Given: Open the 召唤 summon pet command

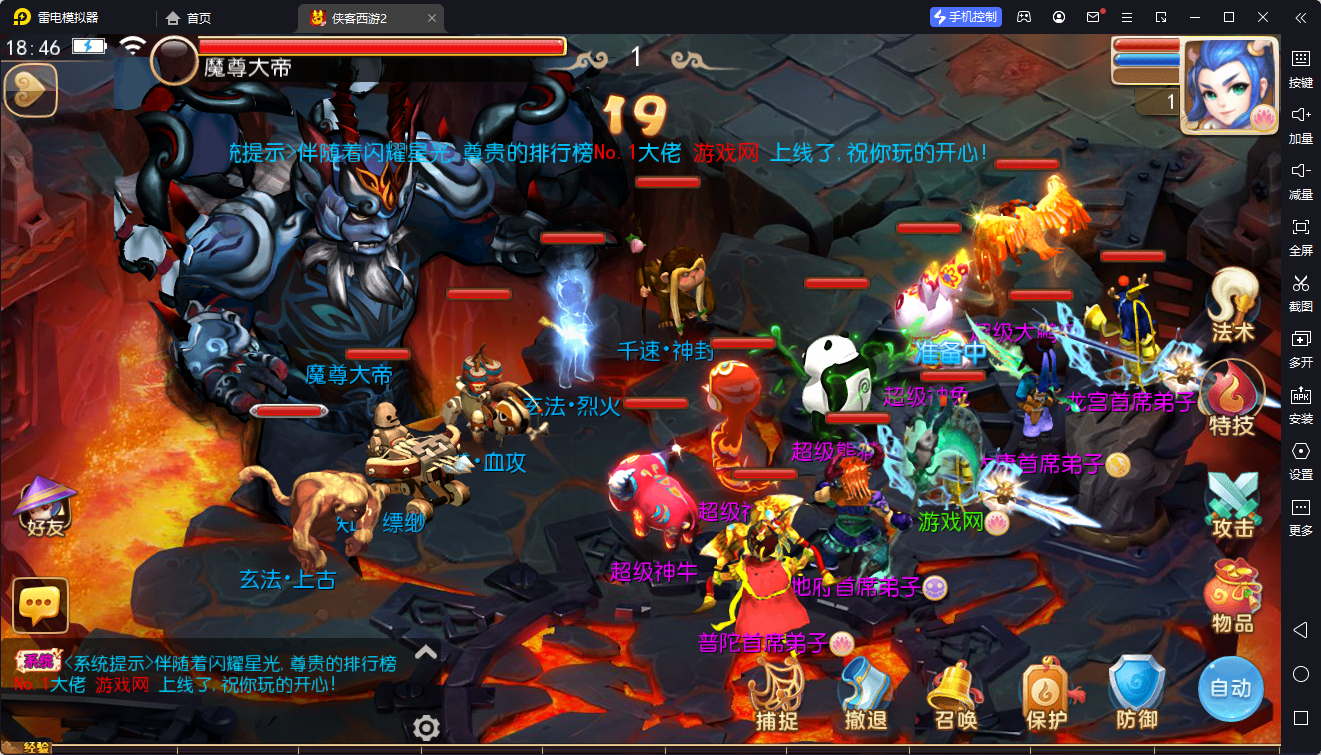Looking at the screenshot, I should (x=955, y=692).
